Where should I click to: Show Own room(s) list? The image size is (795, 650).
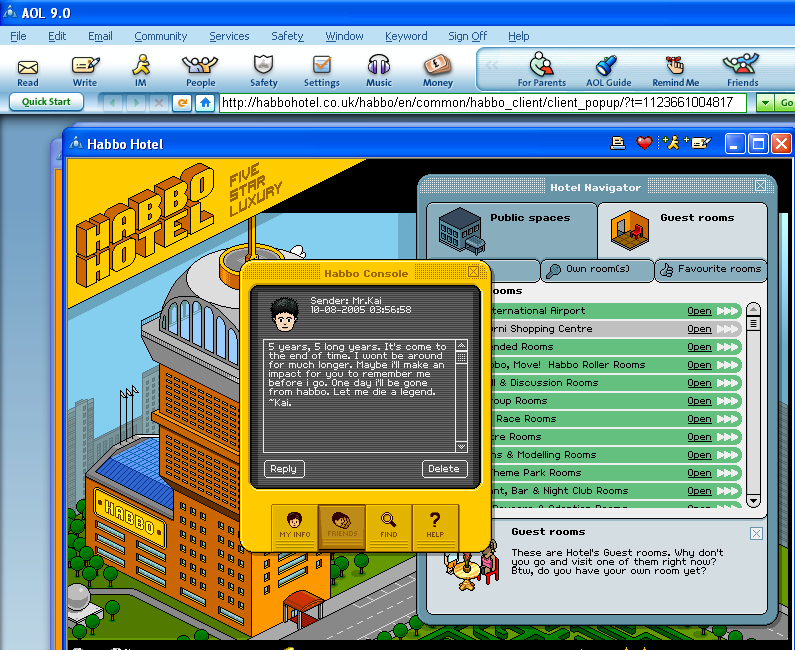596,269
